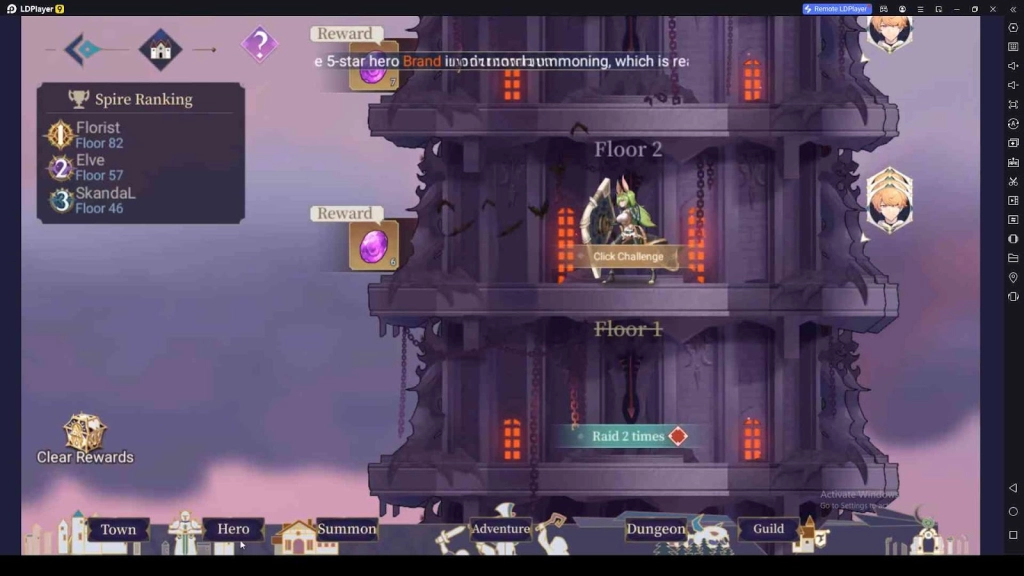The image size is (1024, 576).
Task: Open the Remote LDPlayer button
Action: (x=837, y=9)
